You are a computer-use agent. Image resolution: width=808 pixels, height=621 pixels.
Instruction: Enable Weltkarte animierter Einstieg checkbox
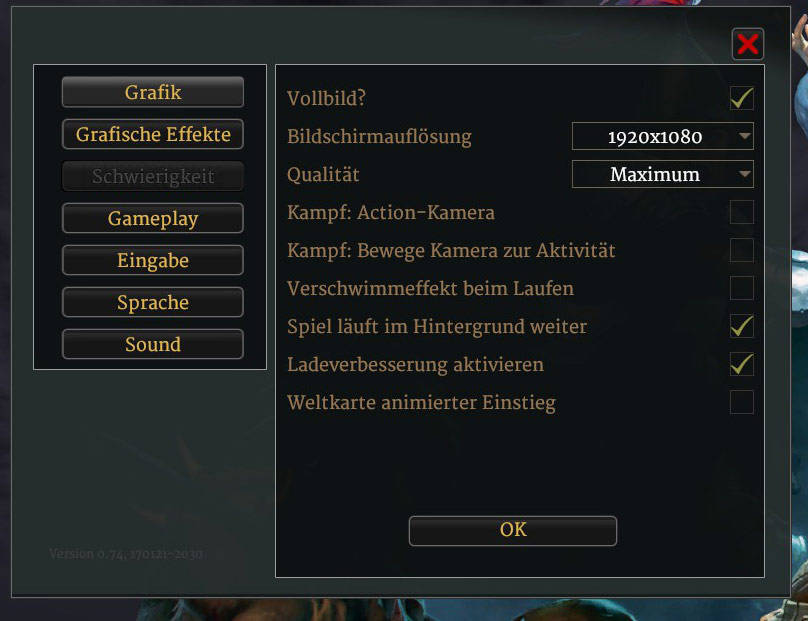click(741, 402)
